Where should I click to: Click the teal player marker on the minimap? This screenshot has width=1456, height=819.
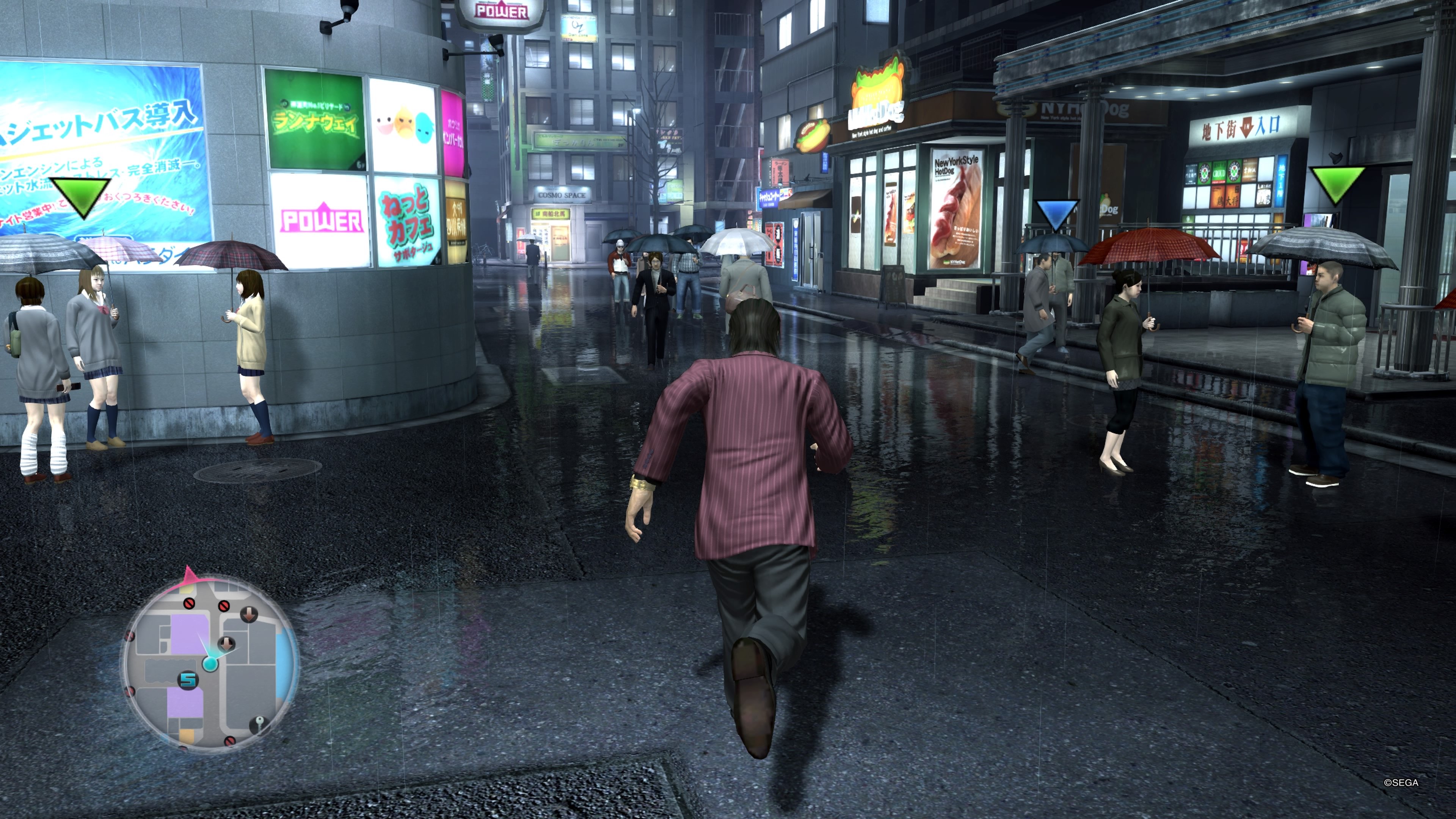(211, 664)
